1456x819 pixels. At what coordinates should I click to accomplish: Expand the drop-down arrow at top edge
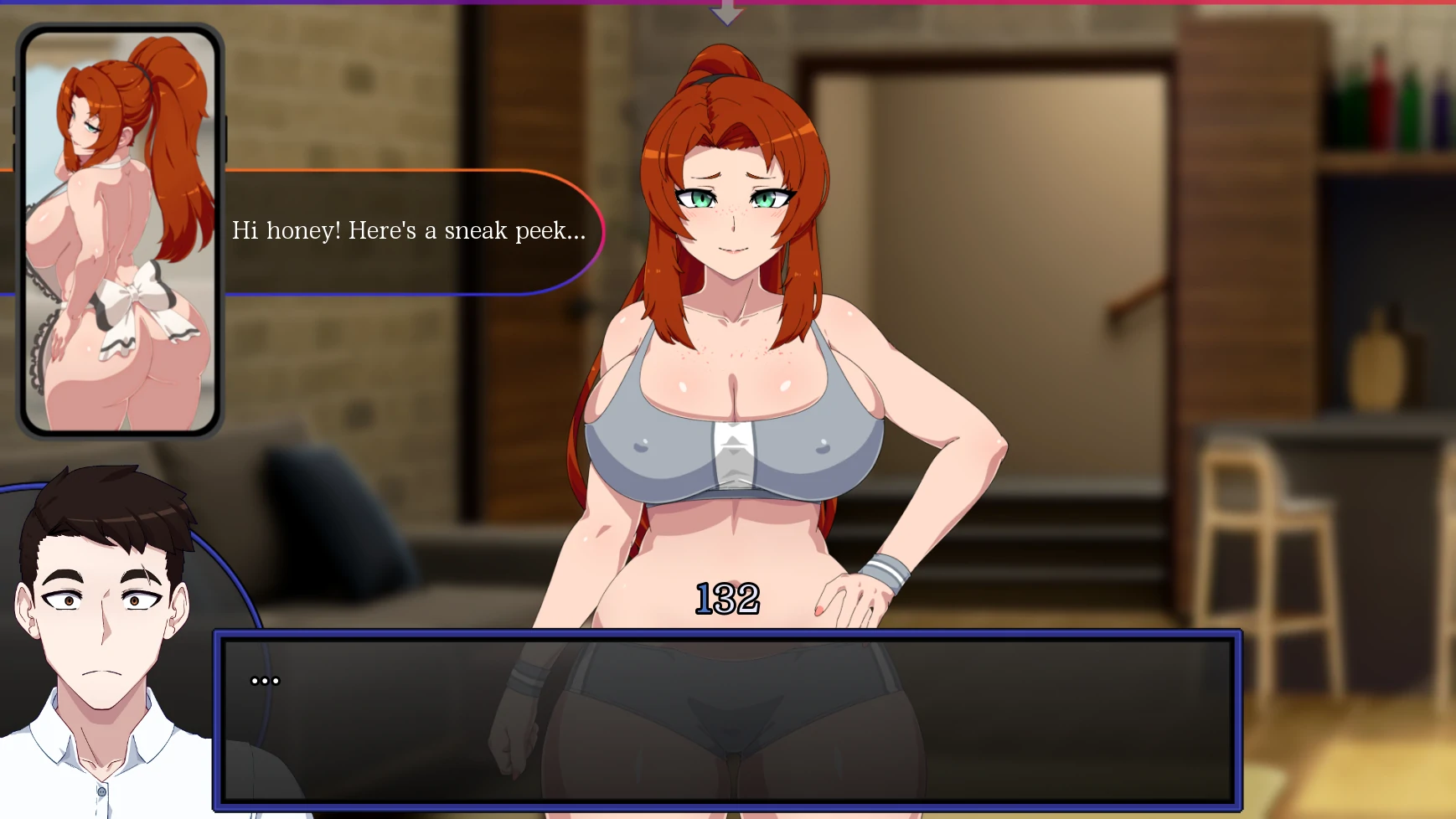pyautogui.click(x=726, y=13)
